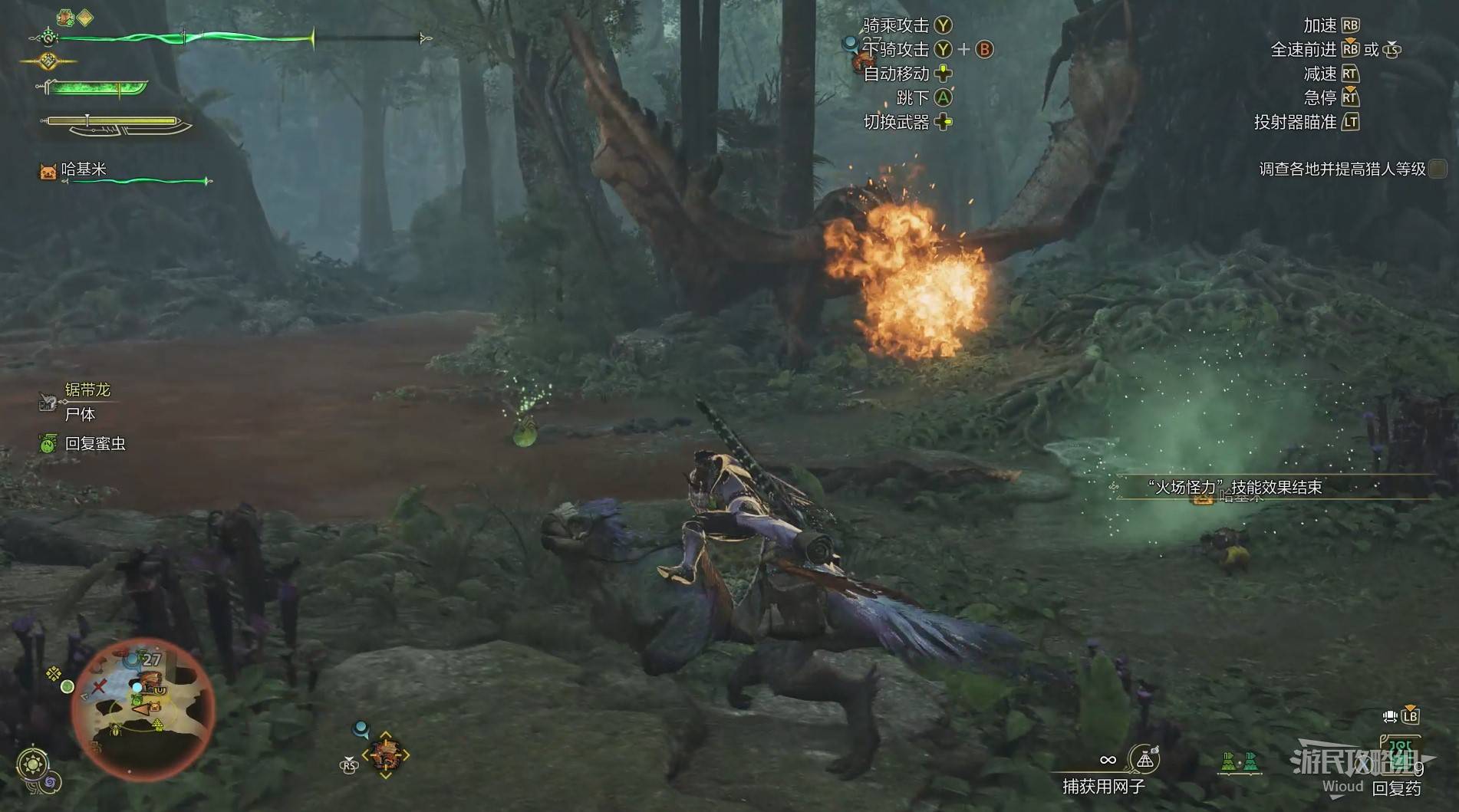
Task: Click the purple swirl weather icon
Action: pos(51,782)
